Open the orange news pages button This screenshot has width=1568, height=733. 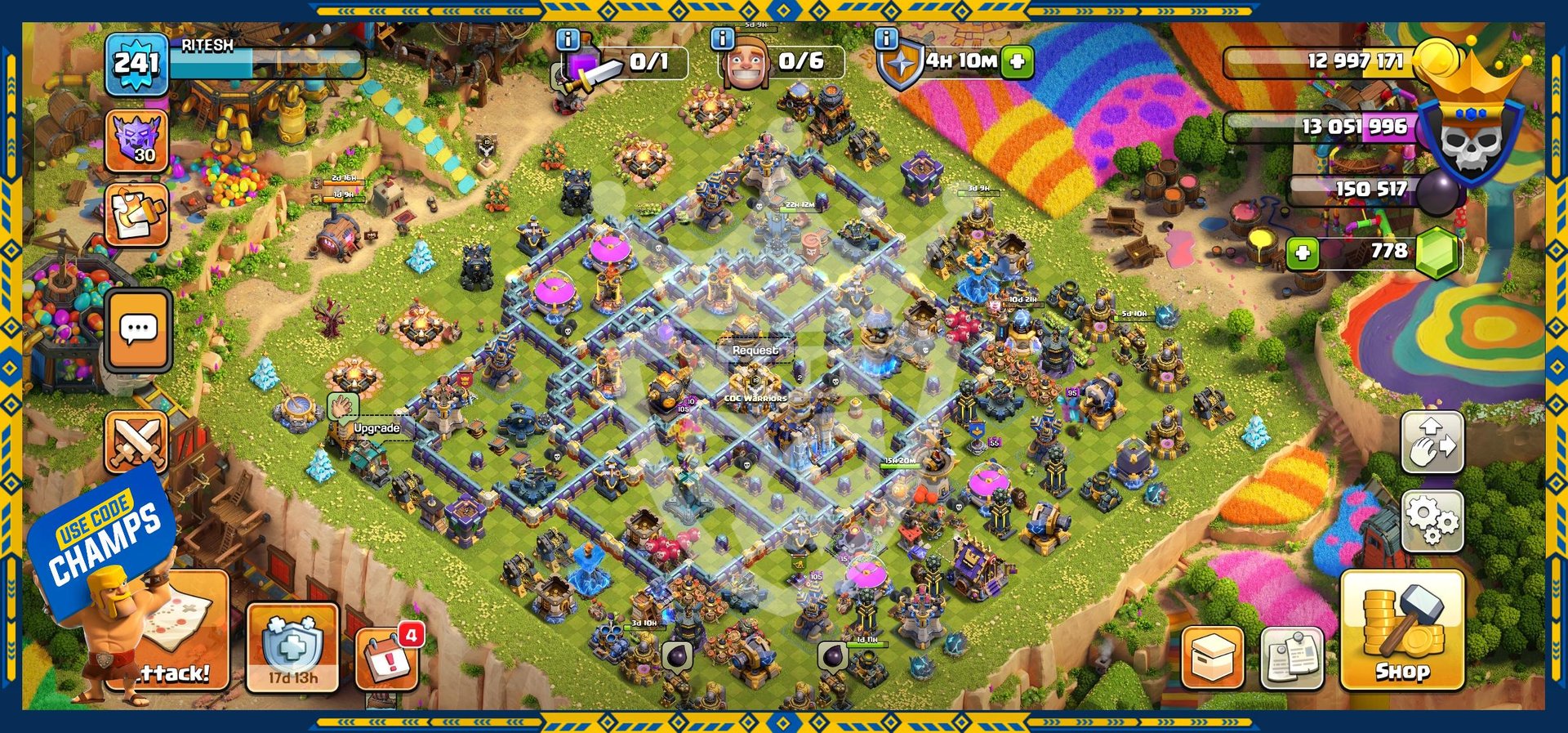tap(136, 214)
